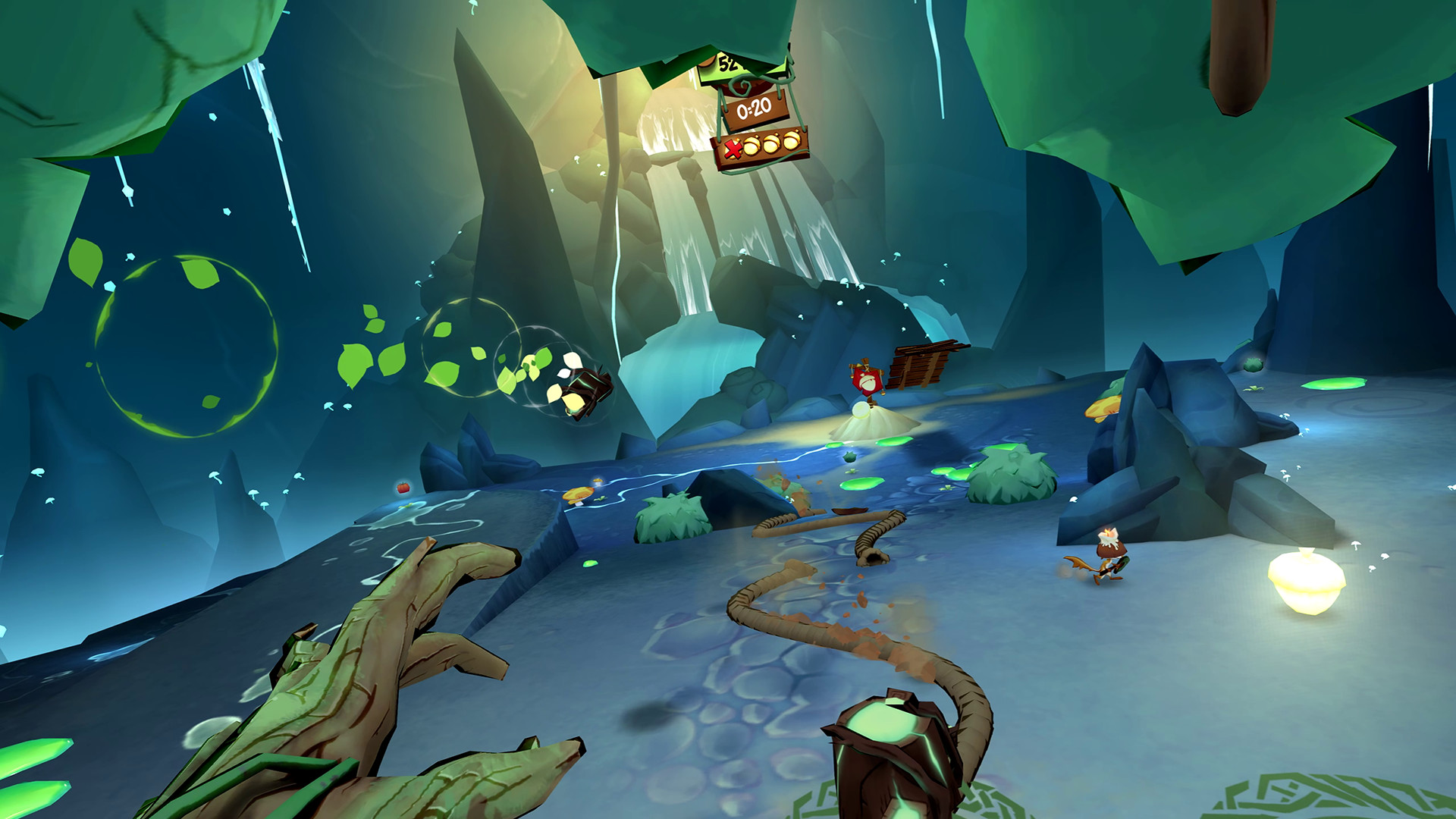The height and width of the screenshot is (819, 1456).
Task: Toggle the glowing orb atop the sand mound
Action: pos(860,409)
